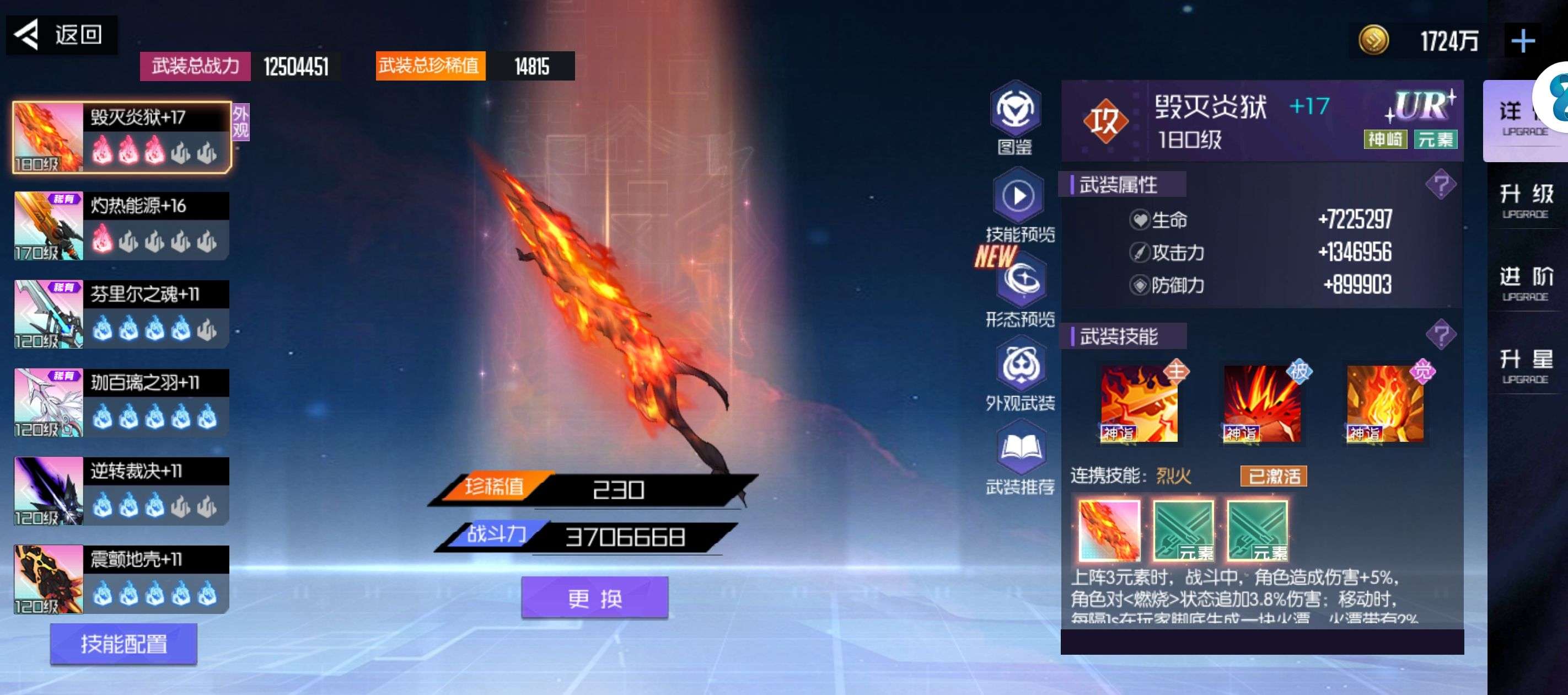This screenshot has height=695, width=1568.
Task: Open 形态预览 form preview
Action: pyautogui.click(x=1020, y=290)
